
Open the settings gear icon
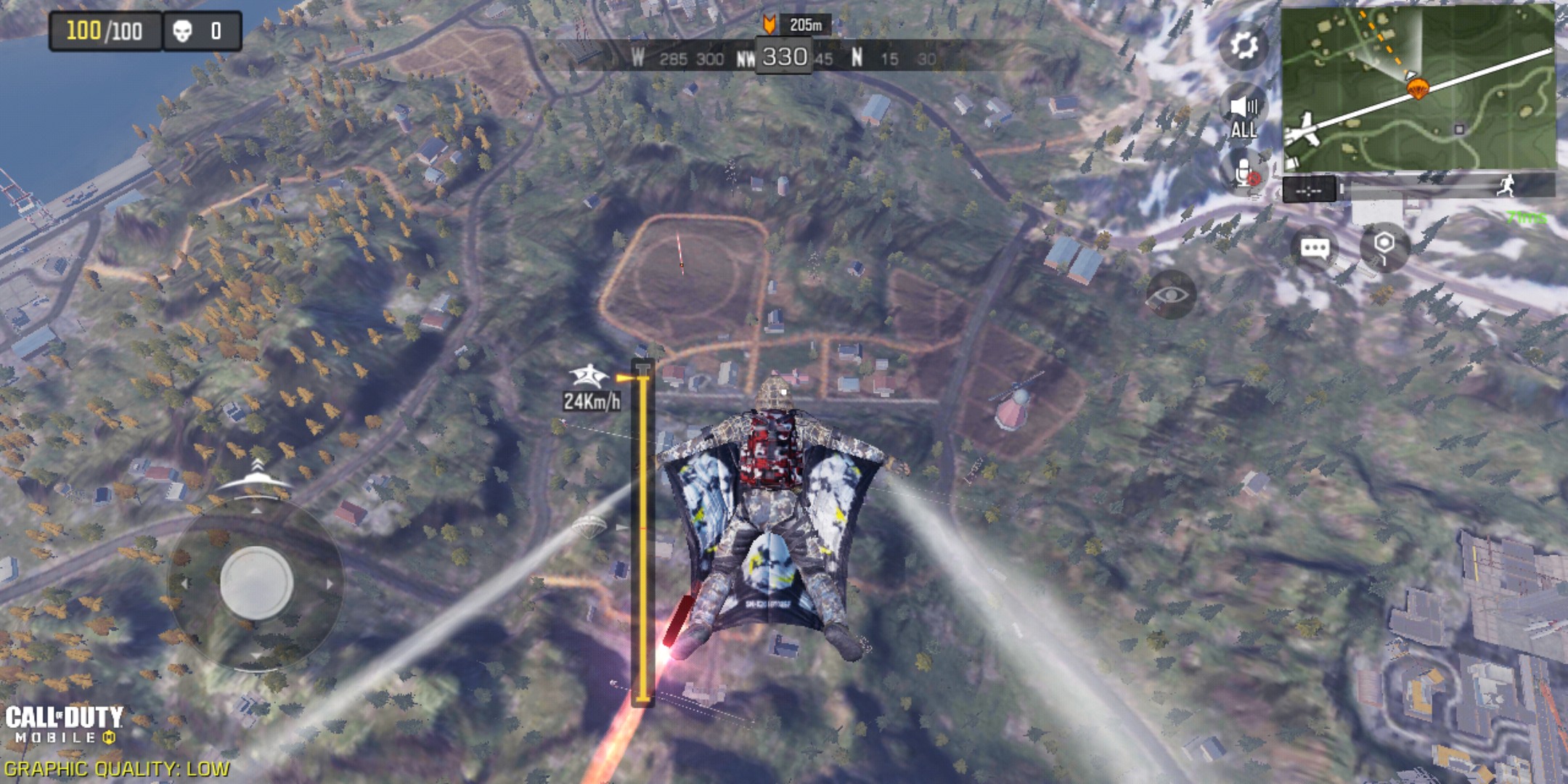pos(1244,46)
